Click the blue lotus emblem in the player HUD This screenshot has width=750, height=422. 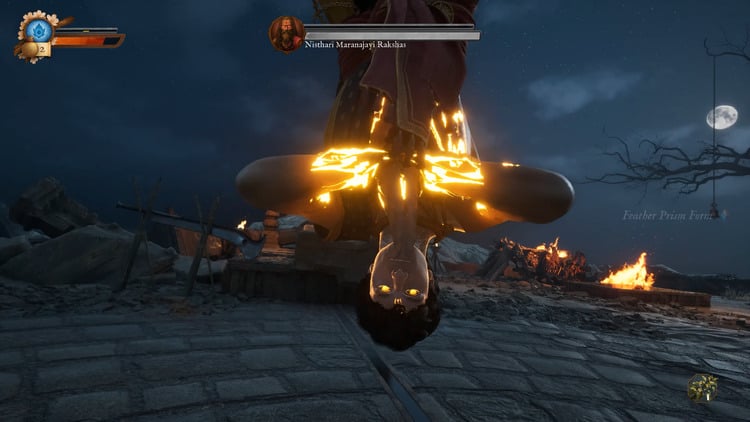pyautogui.click(x=37, y=30)
